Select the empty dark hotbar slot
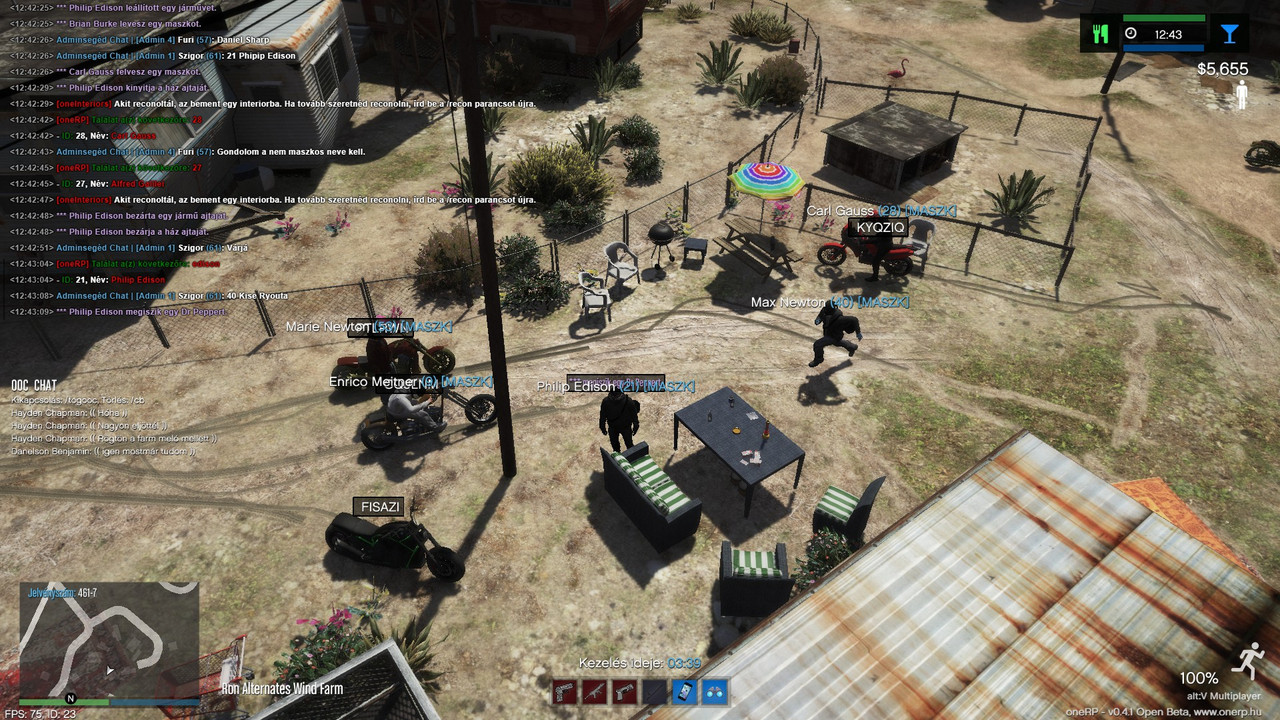 [654, 692]
